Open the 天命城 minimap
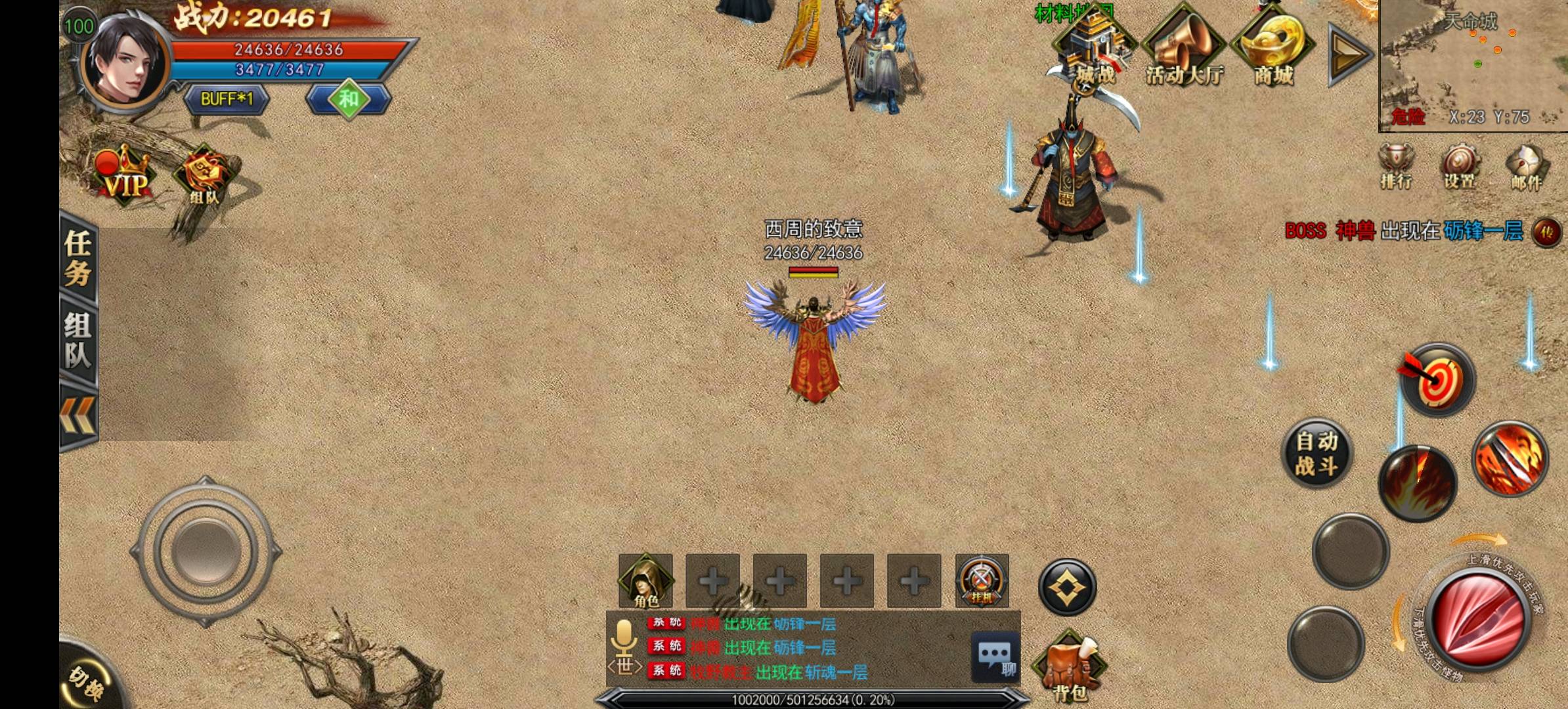1568x709 pixels. (1473, 66)
